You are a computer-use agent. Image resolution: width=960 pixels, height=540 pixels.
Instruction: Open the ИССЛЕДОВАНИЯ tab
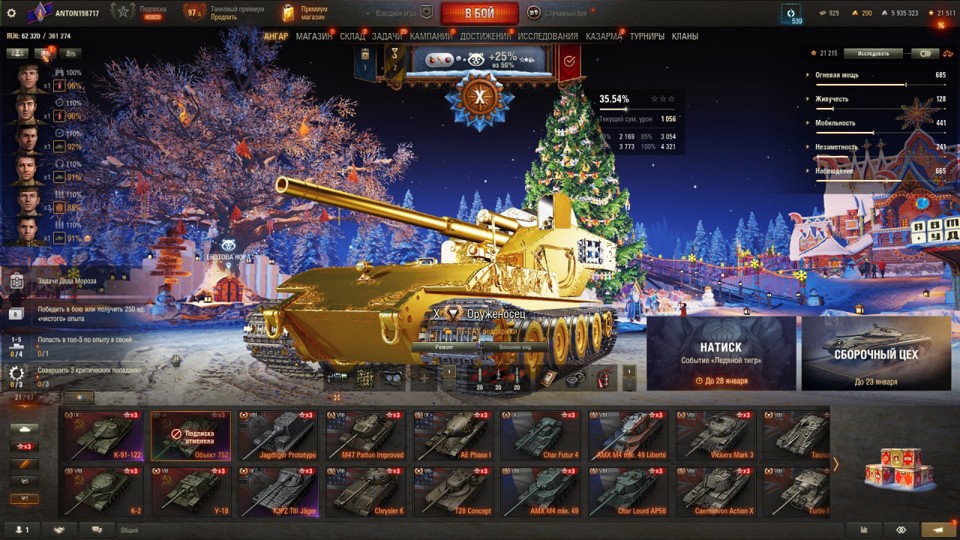click(547, 36)
